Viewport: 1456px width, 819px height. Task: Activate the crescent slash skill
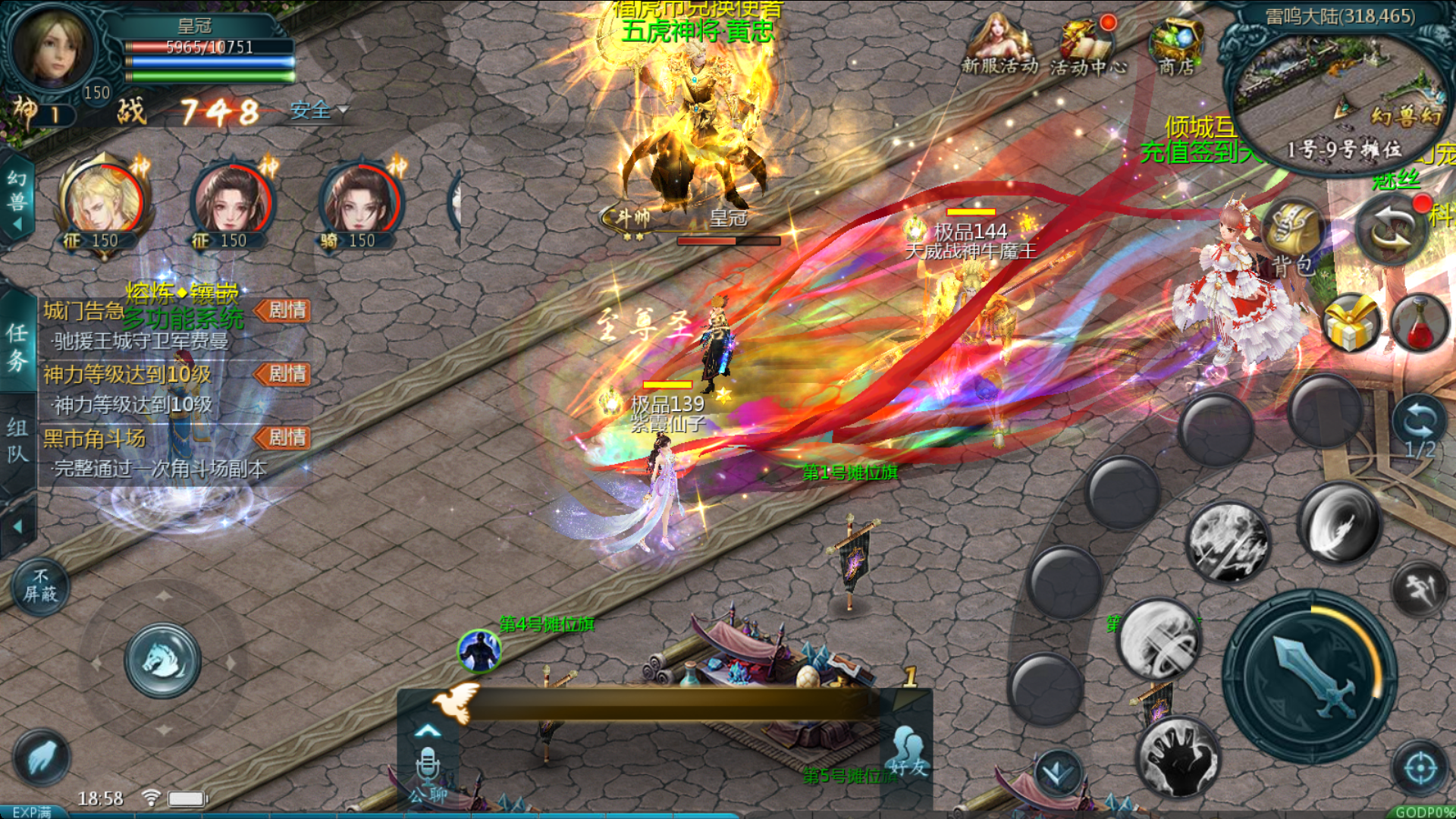[1338, 523]
